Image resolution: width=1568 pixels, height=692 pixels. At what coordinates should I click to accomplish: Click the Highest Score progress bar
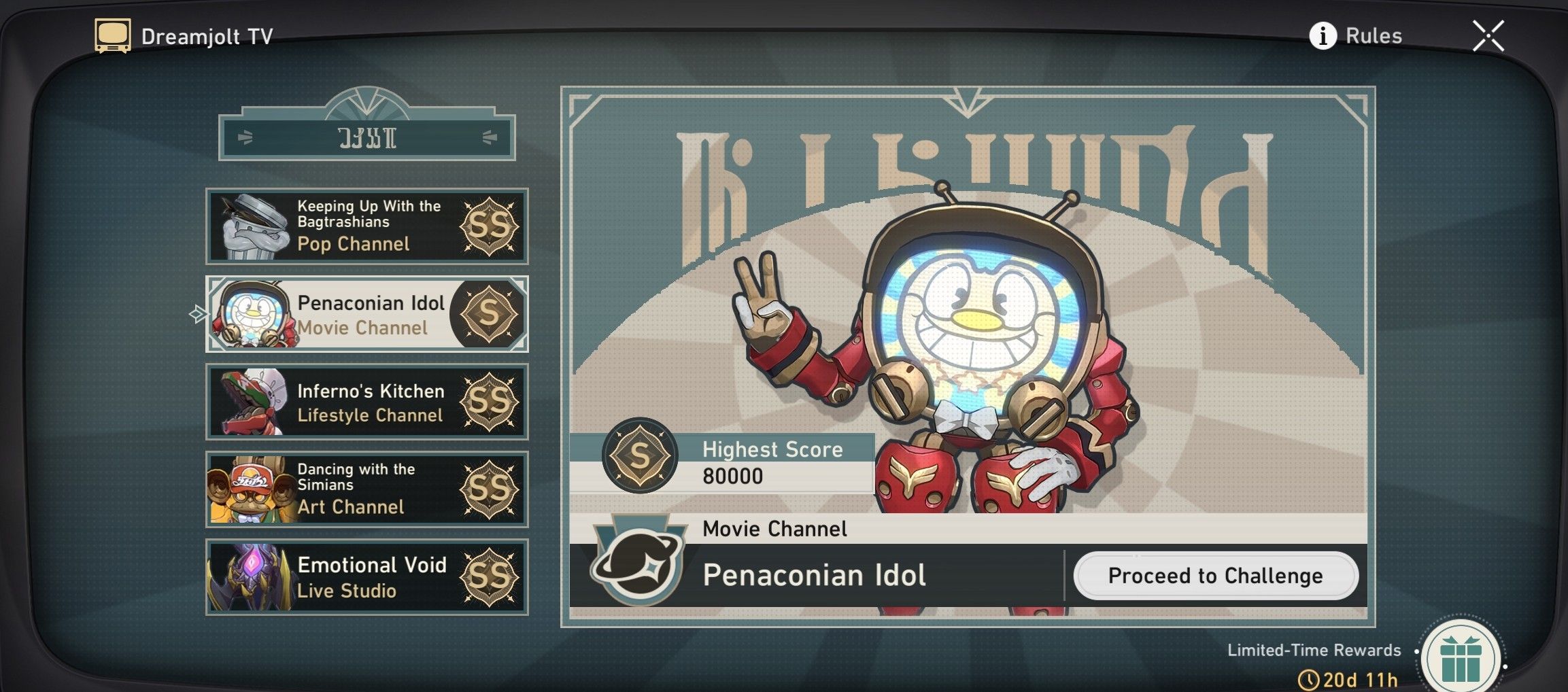(775, 462)
